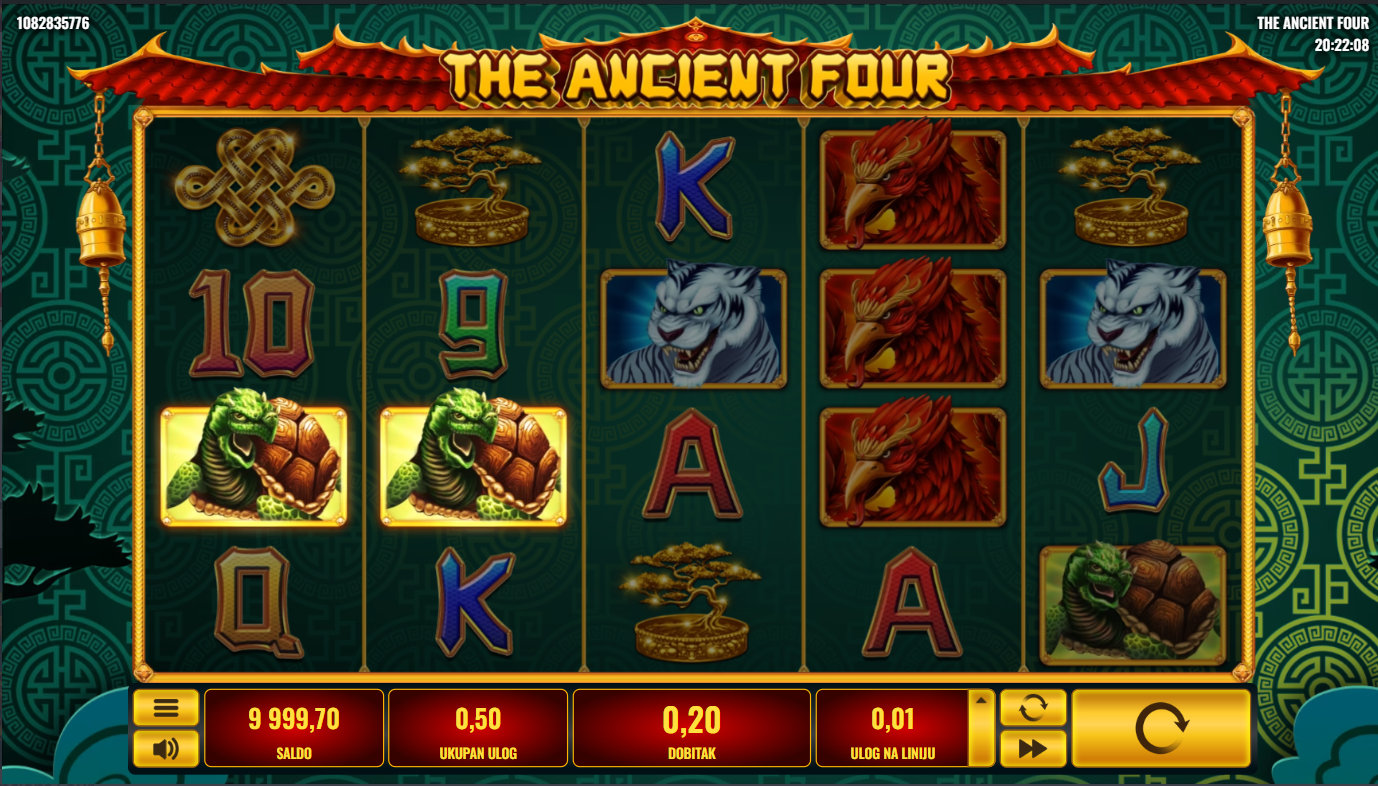Viewport: 1378px width, 786px height.
Task: Open the hamburger menu
Action: pyautogui.click(x=166, y=708)
